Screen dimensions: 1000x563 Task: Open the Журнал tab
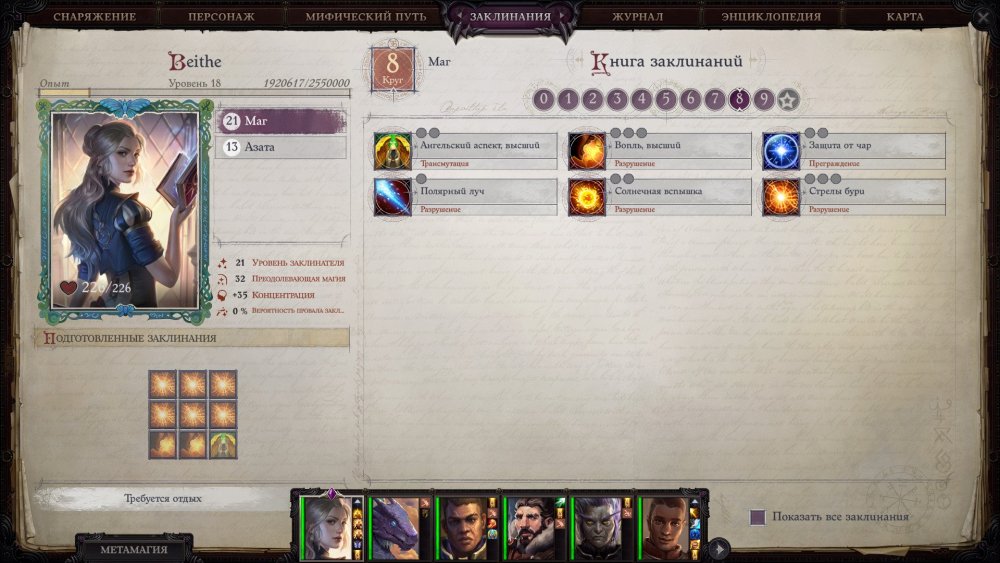tap(637, 17)
